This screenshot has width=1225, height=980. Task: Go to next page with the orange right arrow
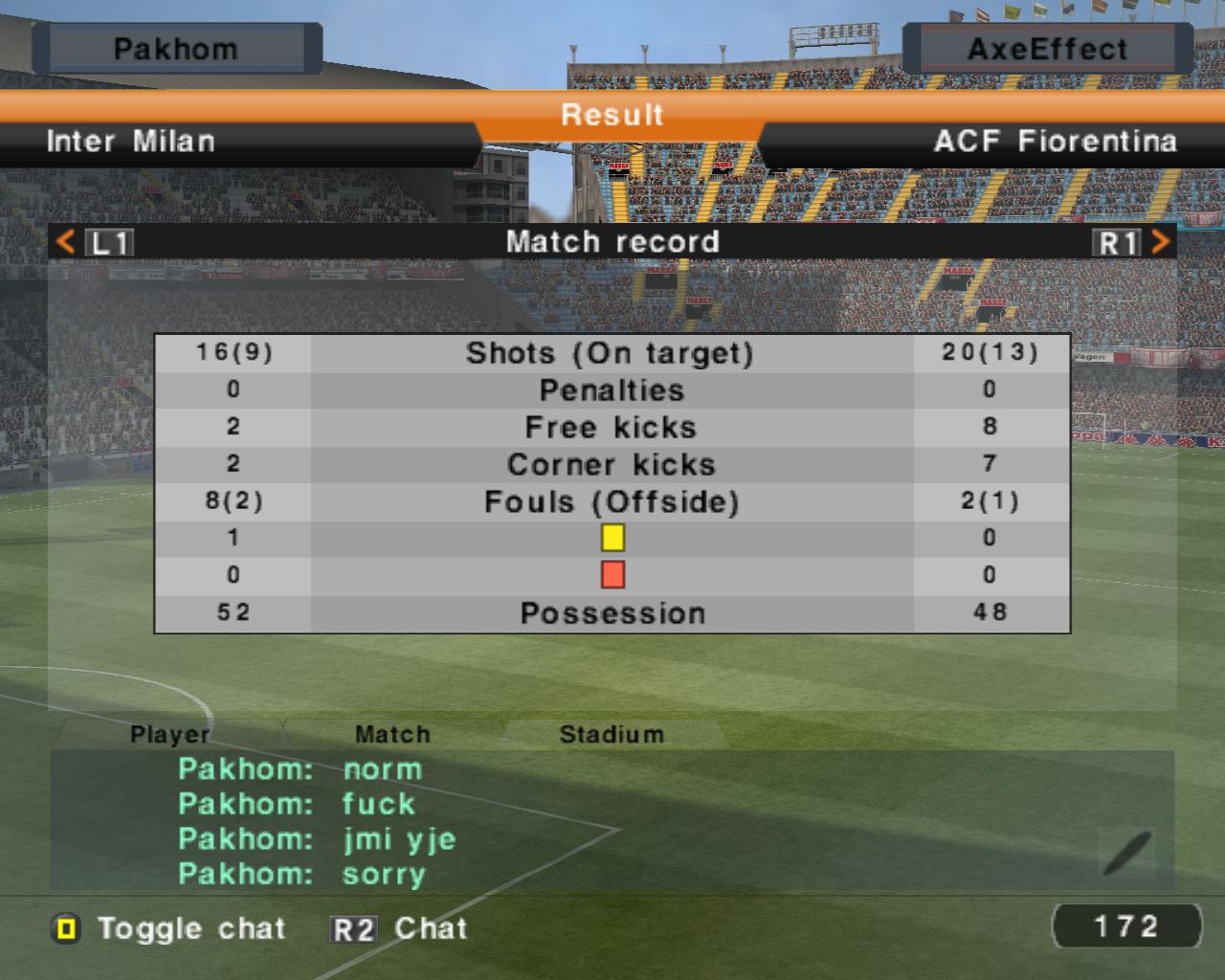[1160, 241]
